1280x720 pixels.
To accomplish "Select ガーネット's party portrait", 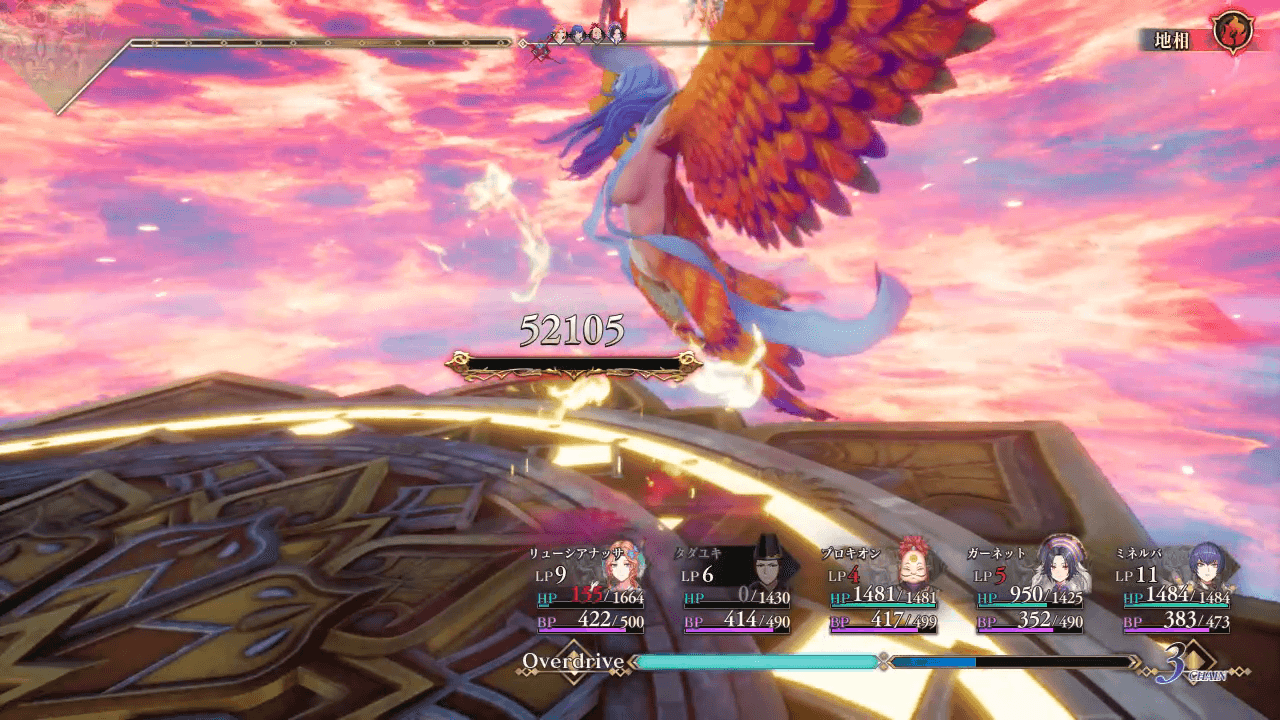I will (1059, 566).
